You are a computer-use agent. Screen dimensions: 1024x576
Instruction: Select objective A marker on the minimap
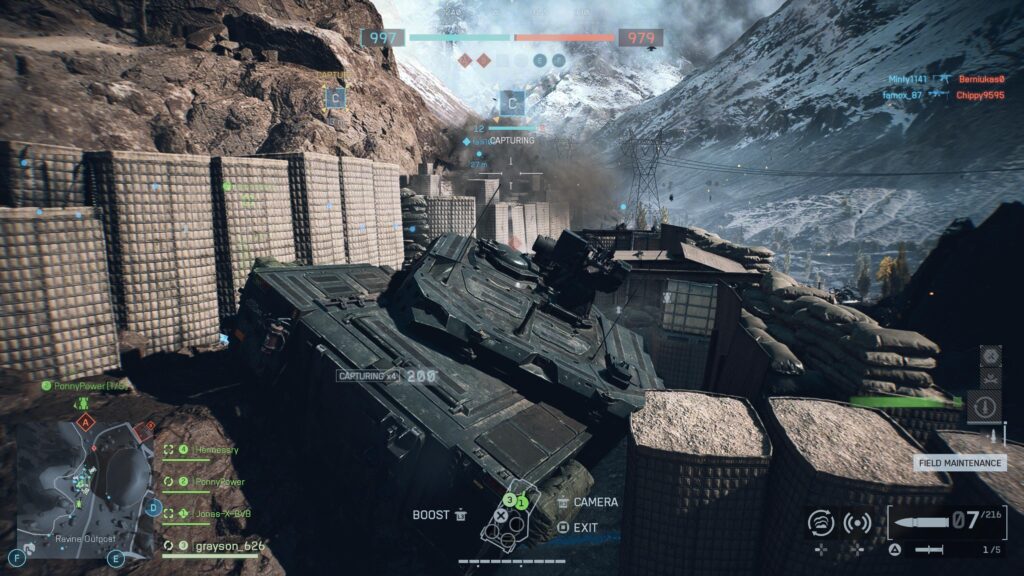(x=86, y=424)
